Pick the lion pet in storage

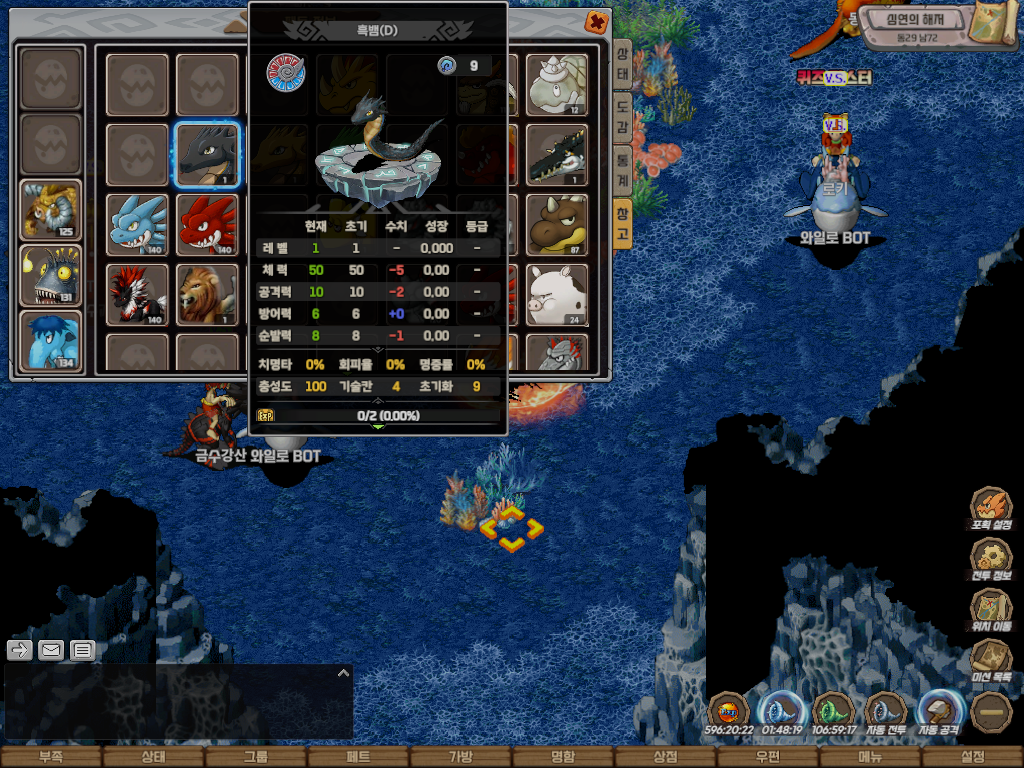point(207,294)
